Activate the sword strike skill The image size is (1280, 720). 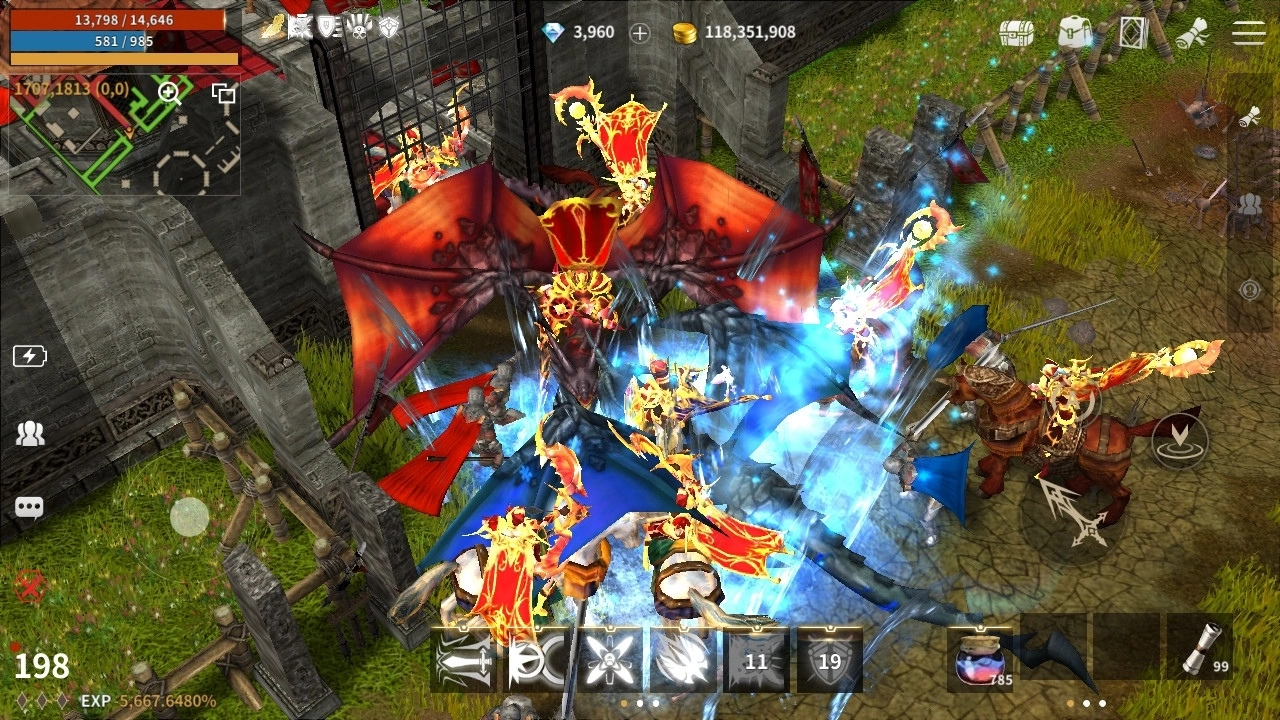[463, 660]
